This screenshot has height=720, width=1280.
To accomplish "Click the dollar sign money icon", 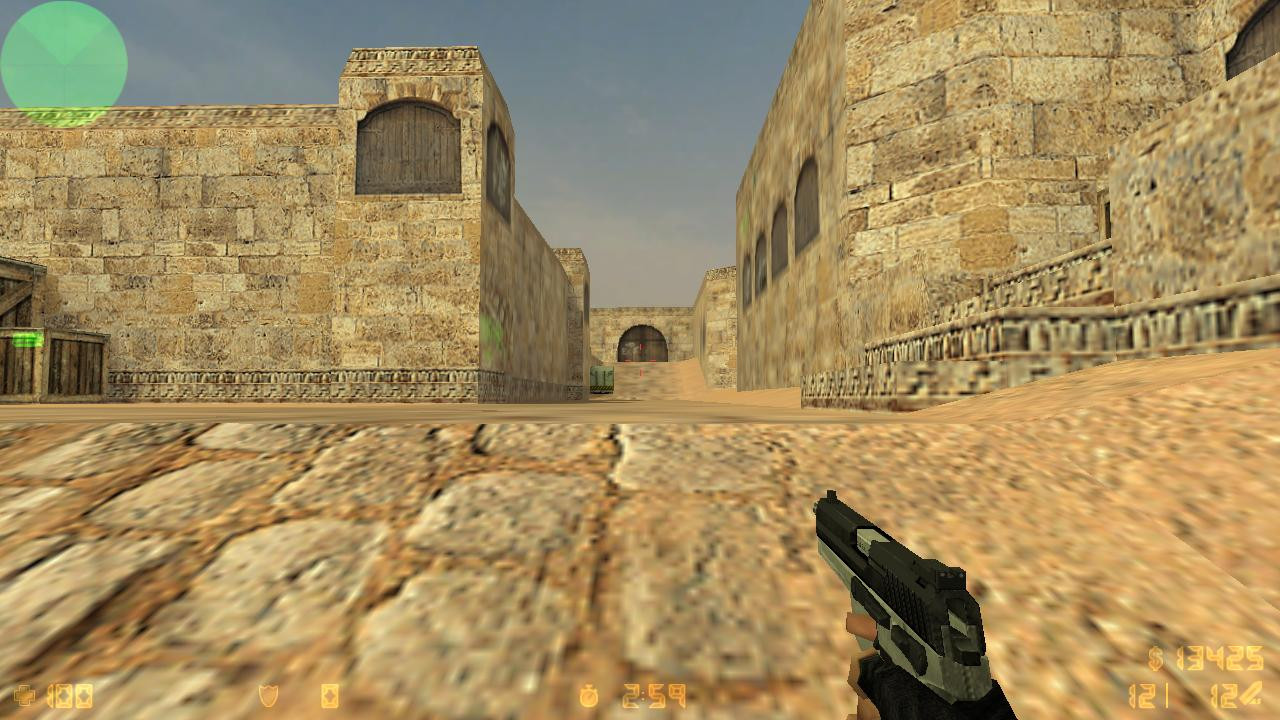I will (x=1156, y=658).
